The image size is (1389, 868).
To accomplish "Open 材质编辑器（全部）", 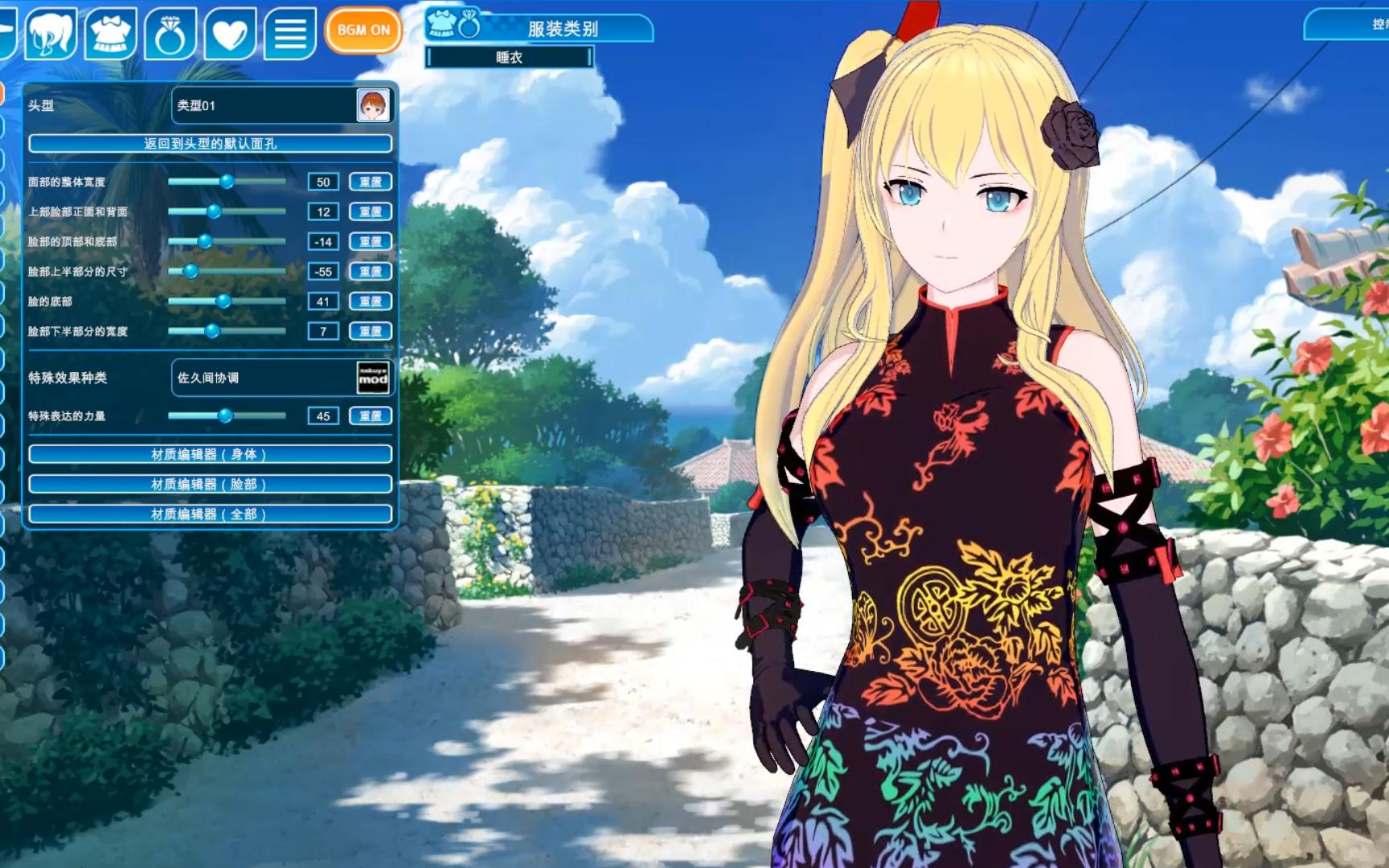I will coord(210,514).
